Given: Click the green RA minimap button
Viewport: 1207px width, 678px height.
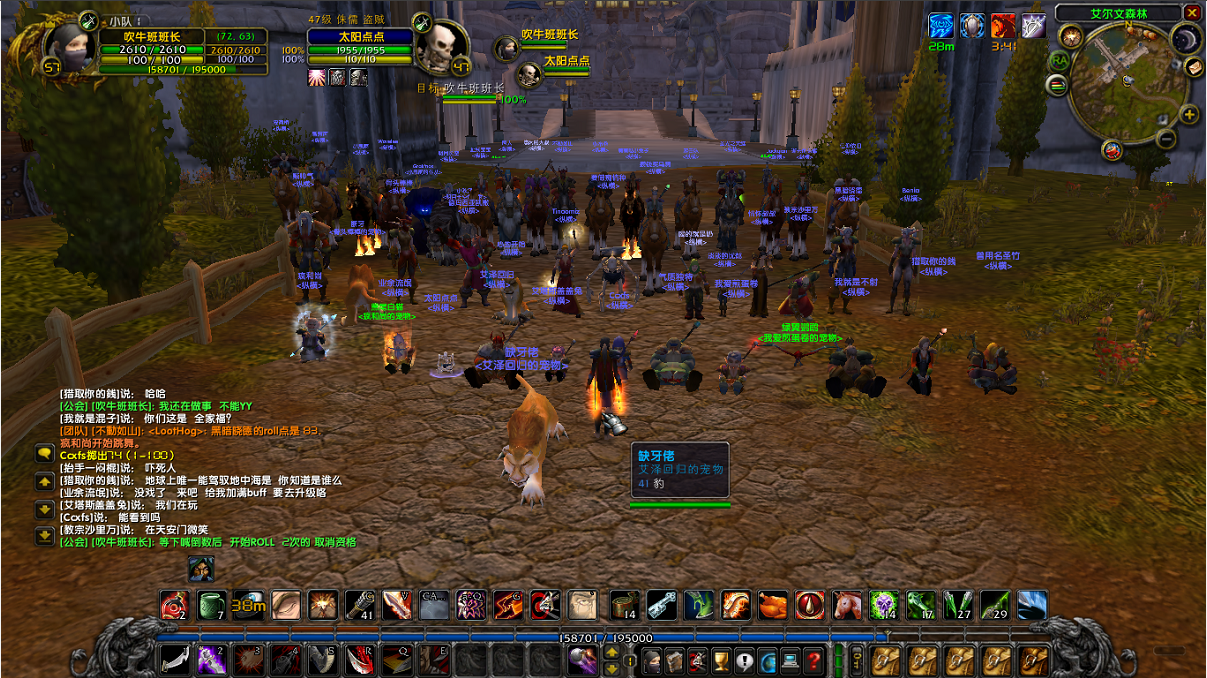Looking at the screenshot, I should click(x=1058, y=60).
